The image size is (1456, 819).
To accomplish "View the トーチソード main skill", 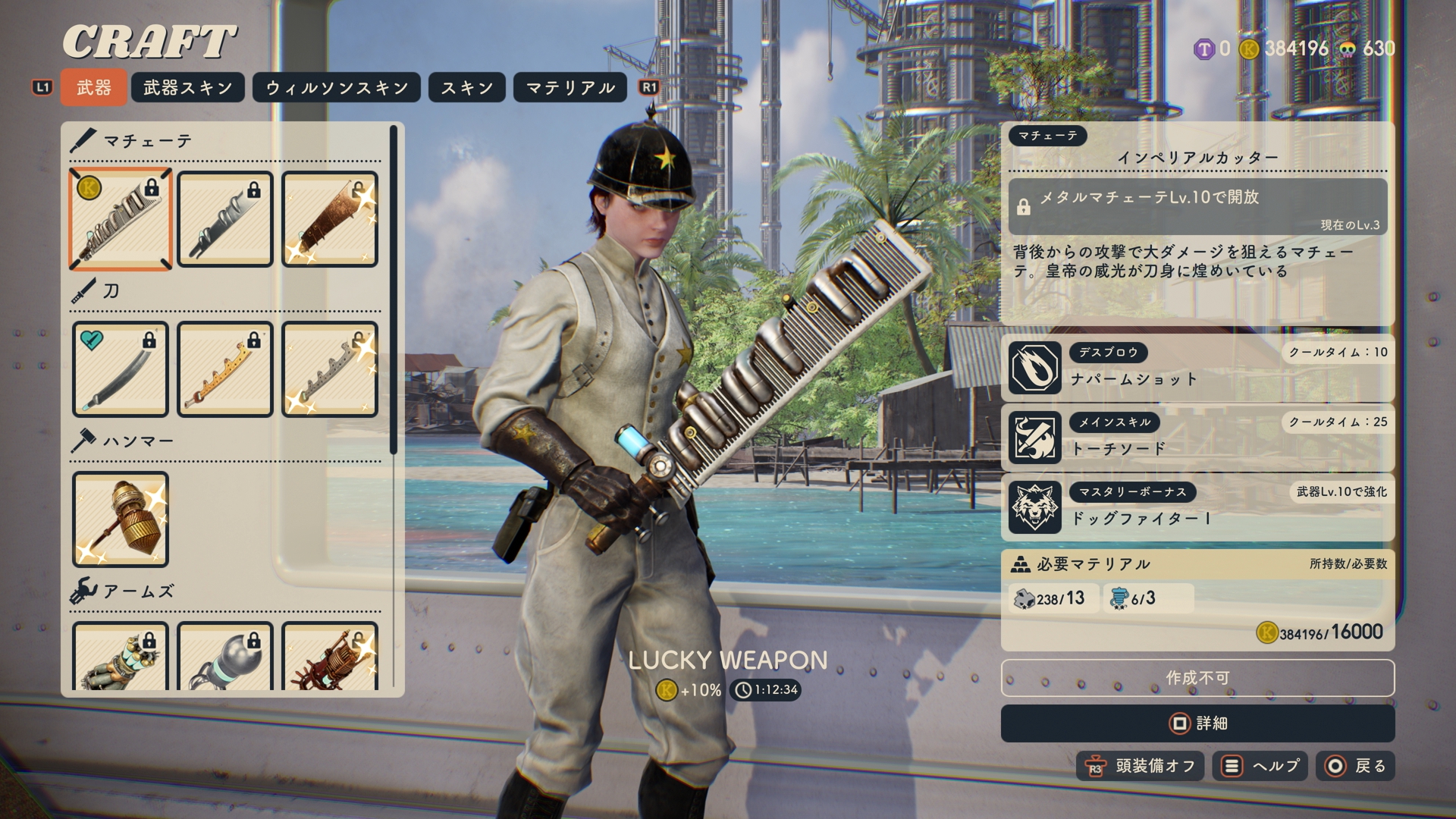I will [1197, 438].
